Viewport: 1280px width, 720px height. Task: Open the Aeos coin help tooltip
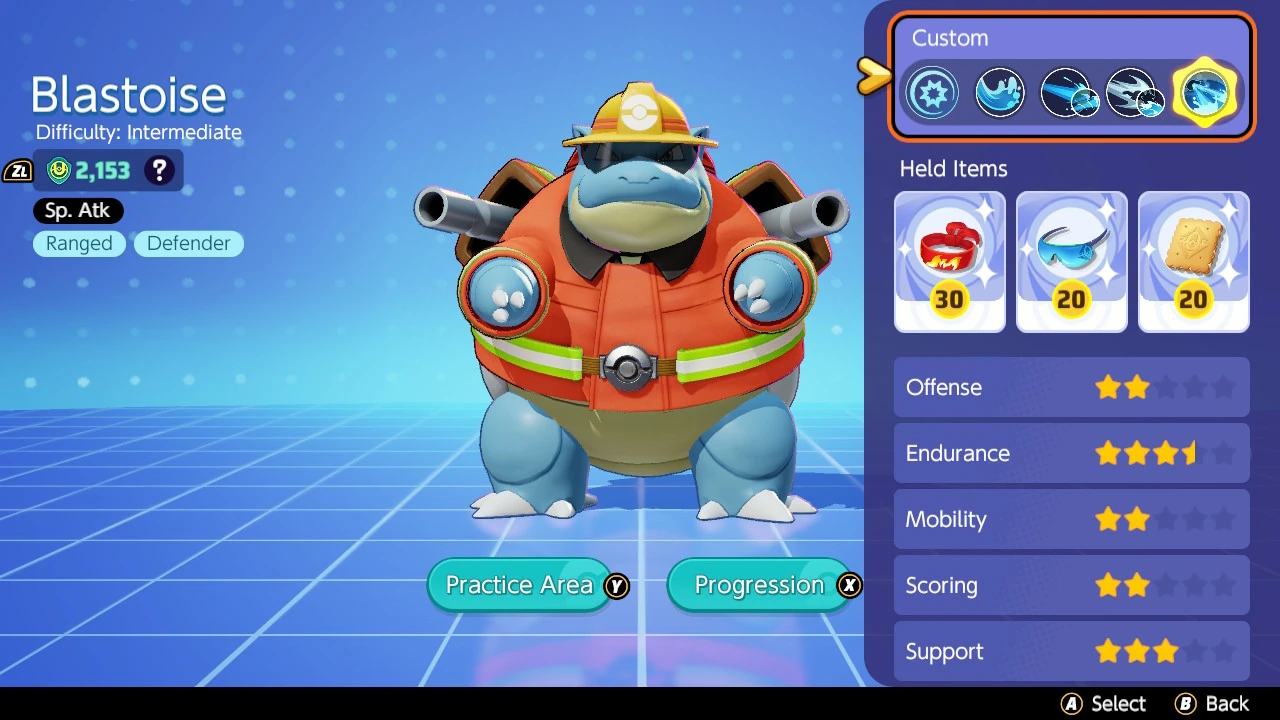[160, 170]
